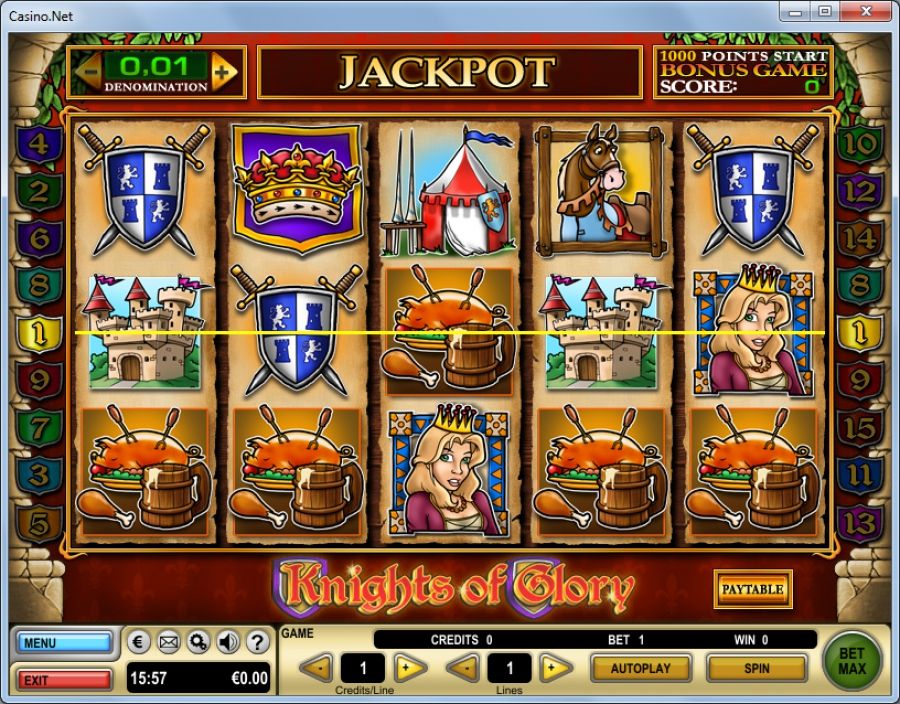Increase Credits/Line with the right arrow
The image size is (900, 704).
(410, 667)
